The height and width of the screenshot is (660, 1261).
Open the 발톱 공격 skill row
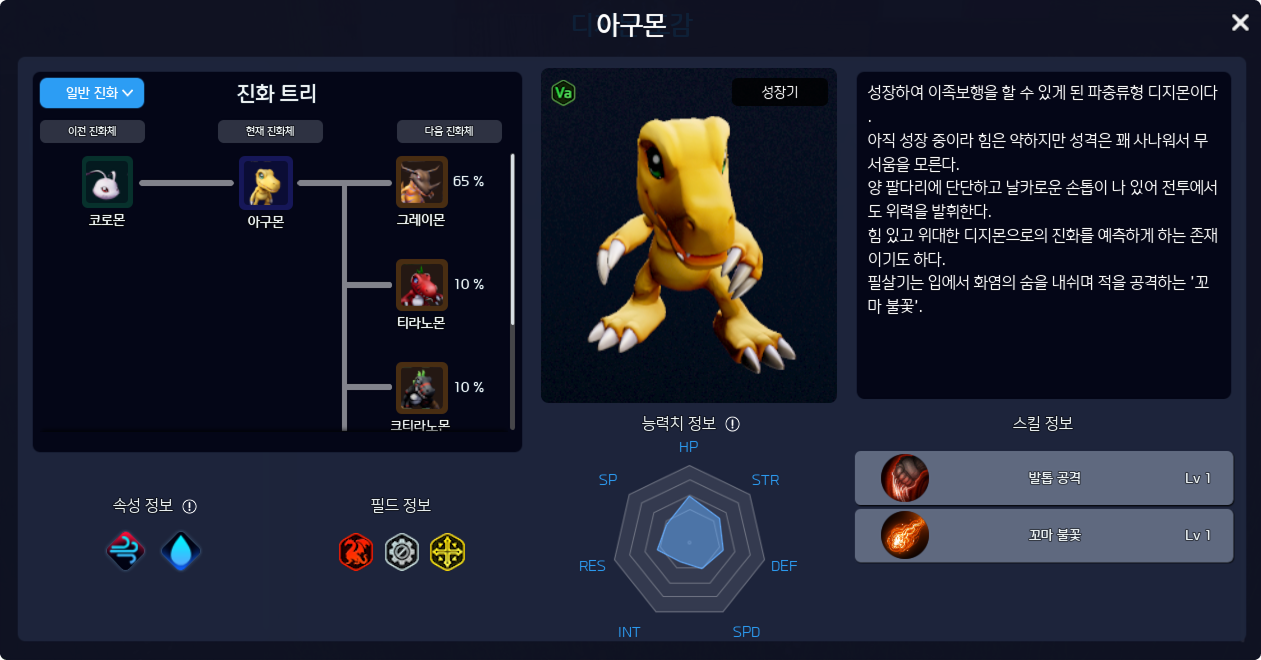[x=1043, y=478]
